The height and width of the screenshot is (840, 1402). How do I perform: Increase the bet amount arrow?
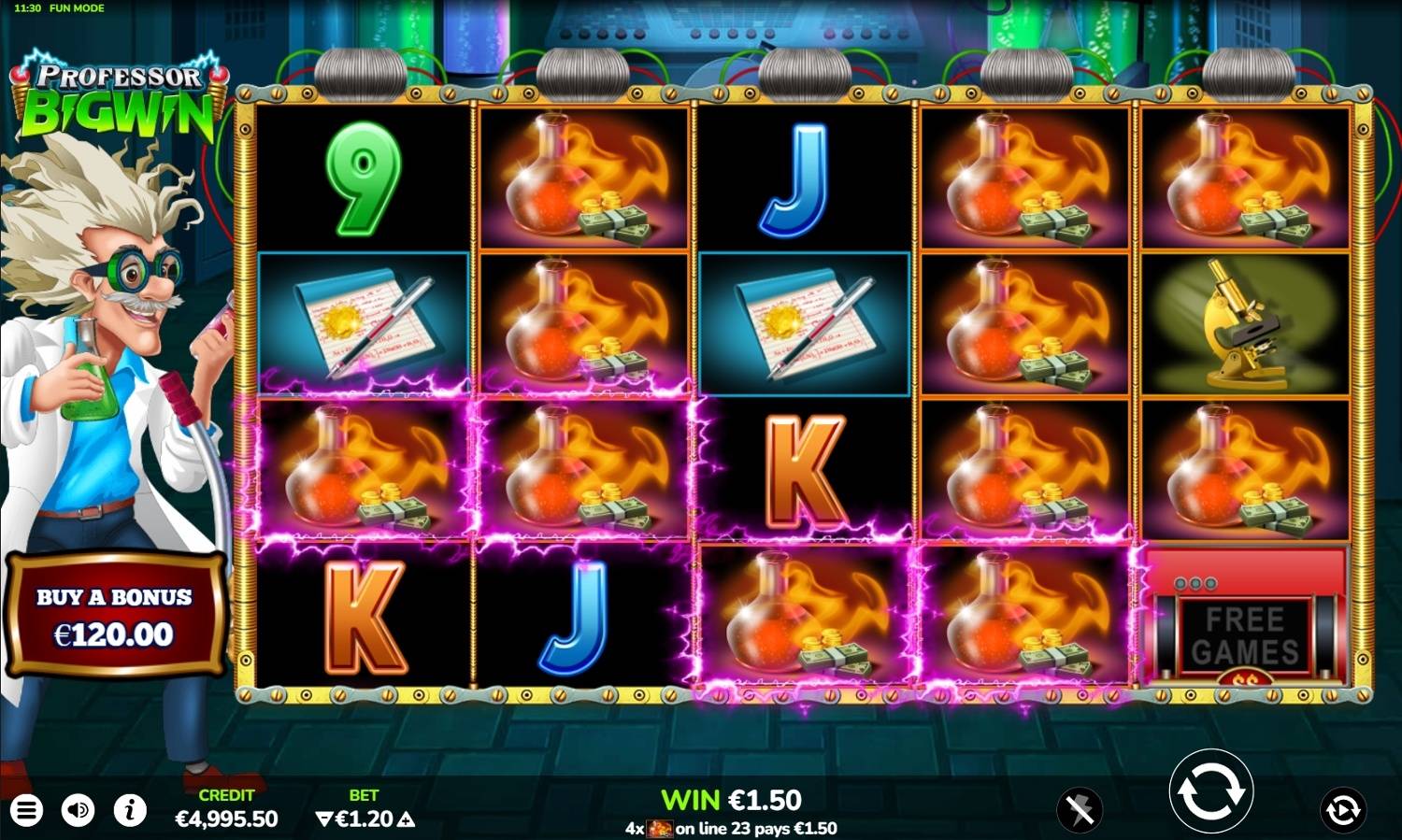point(406,819)
